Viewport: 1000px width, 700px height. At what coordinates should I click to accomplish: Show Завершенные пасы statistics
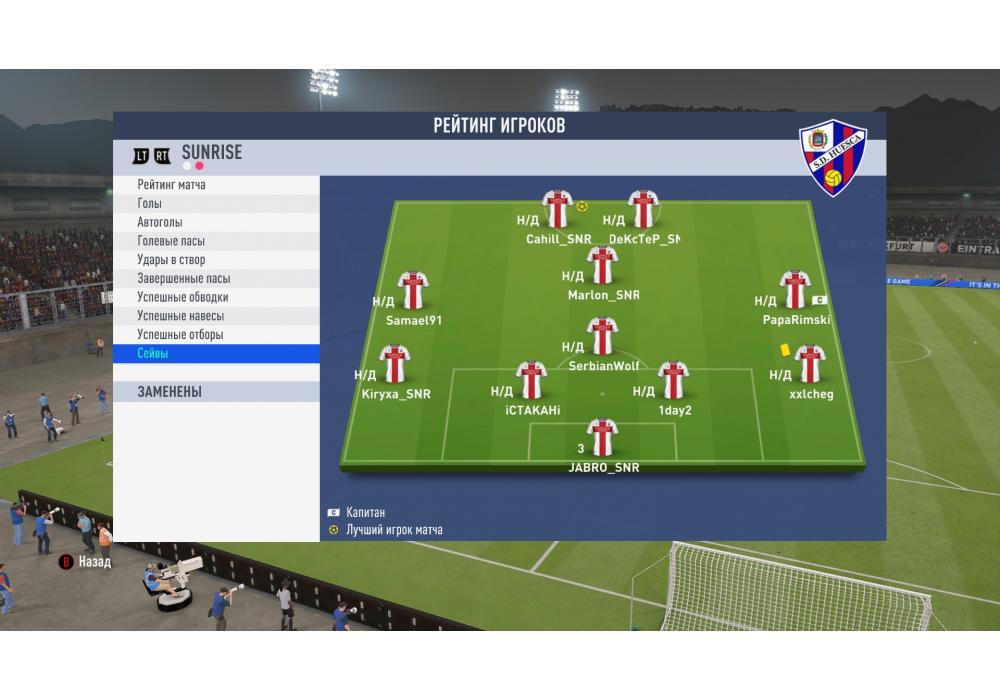(x=216, y=279)
